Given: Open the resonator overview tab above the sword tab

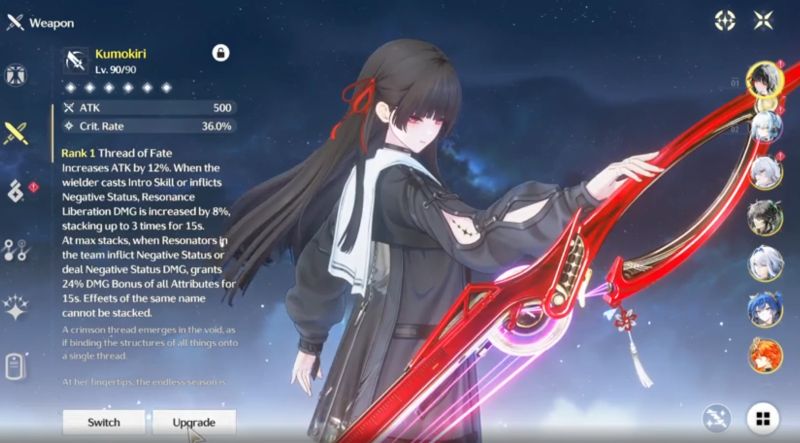Looking at the screenshot, I should 16,76.
